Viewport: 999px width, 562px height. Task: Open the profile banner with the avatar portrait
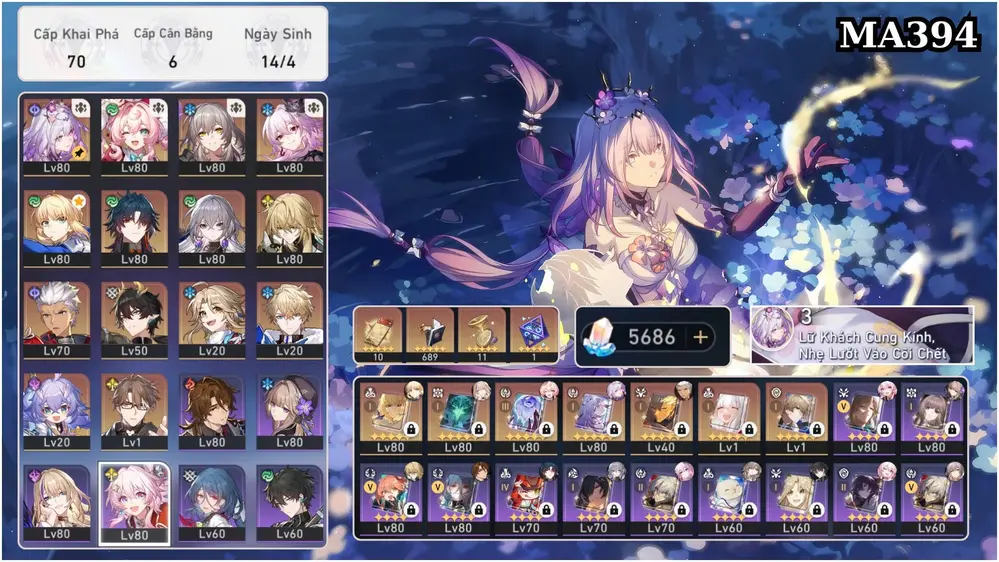click(x=861, y=335)
